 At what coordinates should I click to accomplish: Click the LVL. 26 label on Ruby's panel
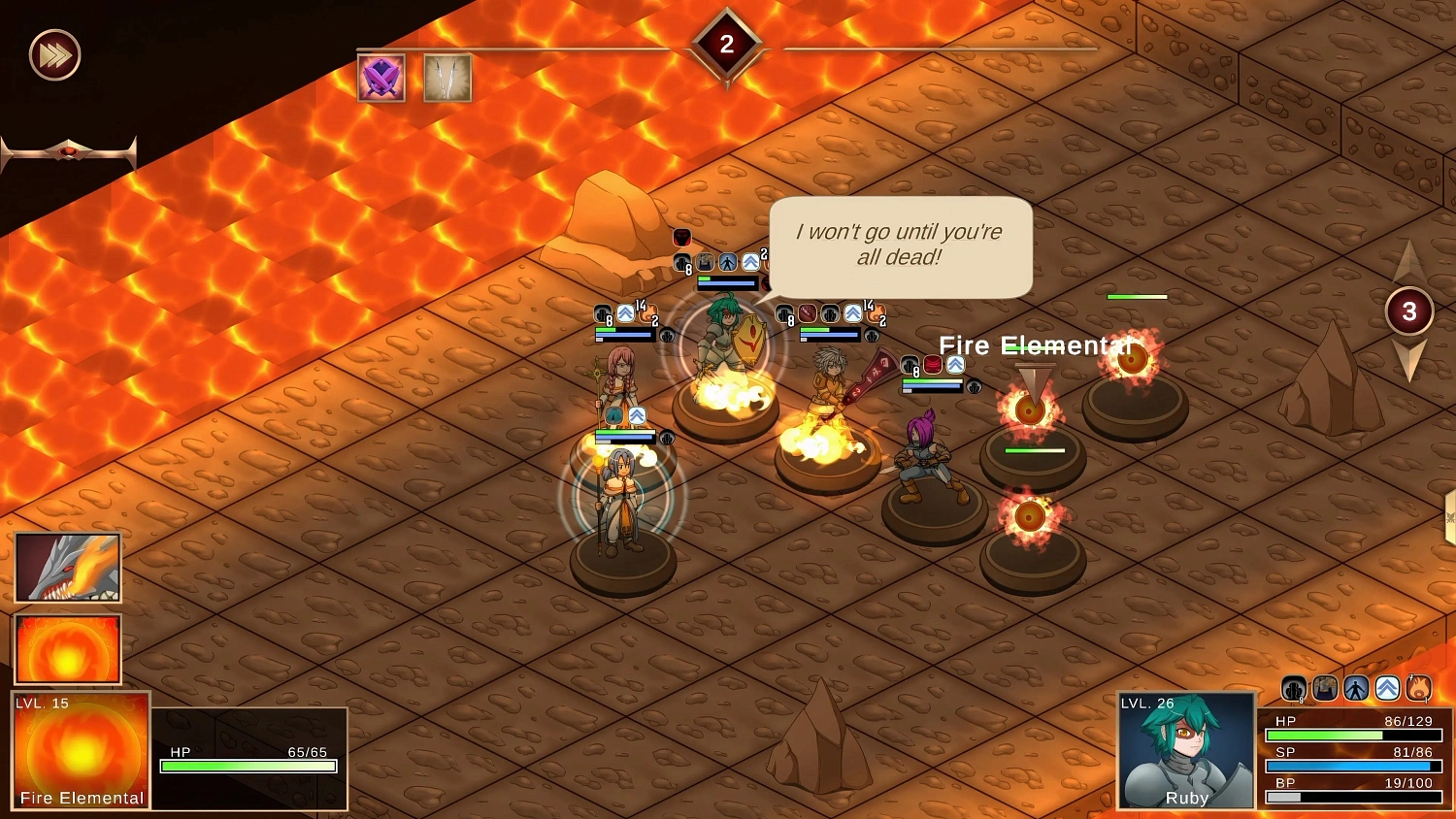pyautogui.click(x=1146, y=702)
